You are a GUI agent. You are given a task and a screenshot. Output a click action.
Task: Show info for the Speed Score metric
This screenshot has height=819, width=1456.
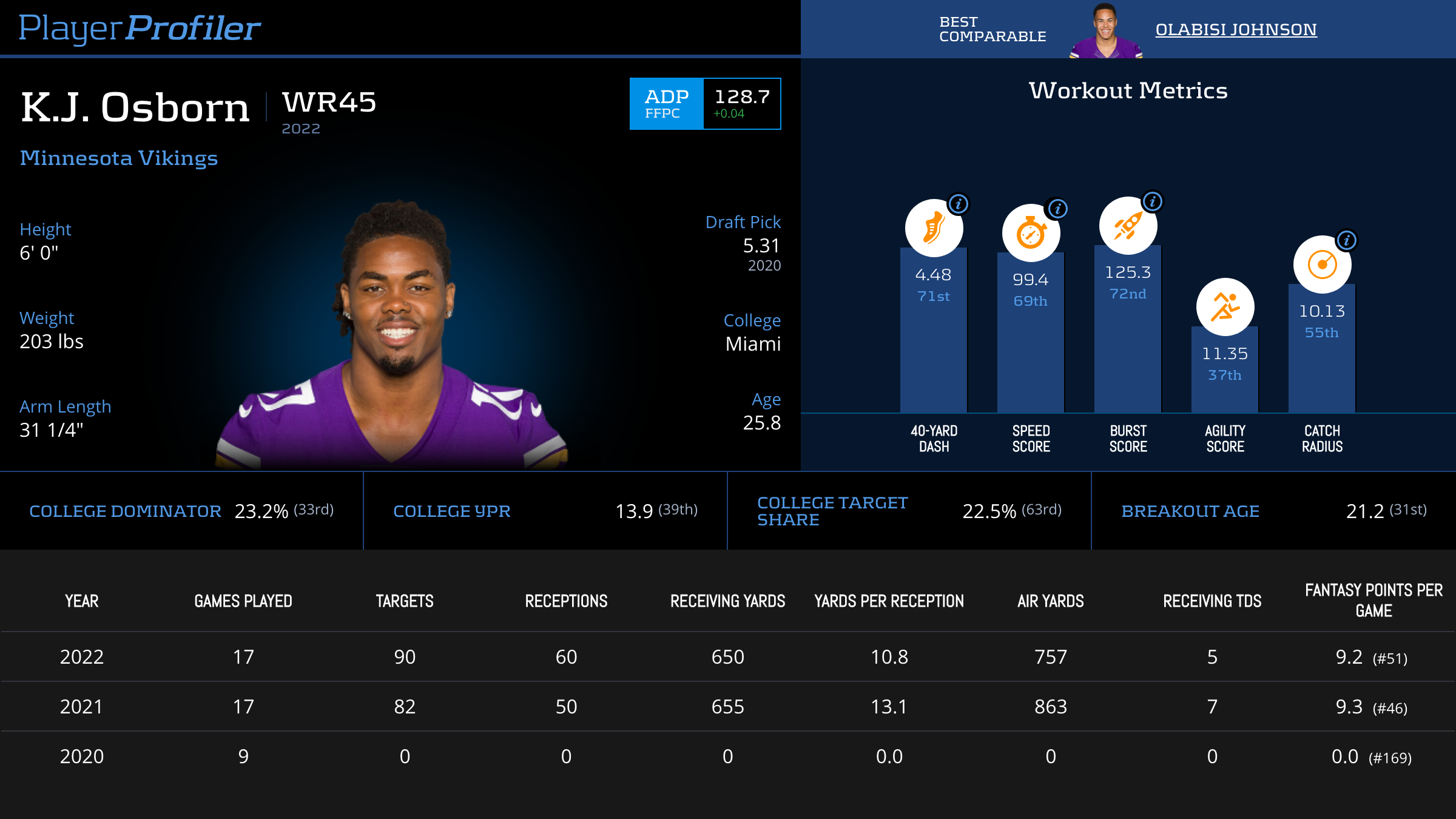click(1057, 209)
